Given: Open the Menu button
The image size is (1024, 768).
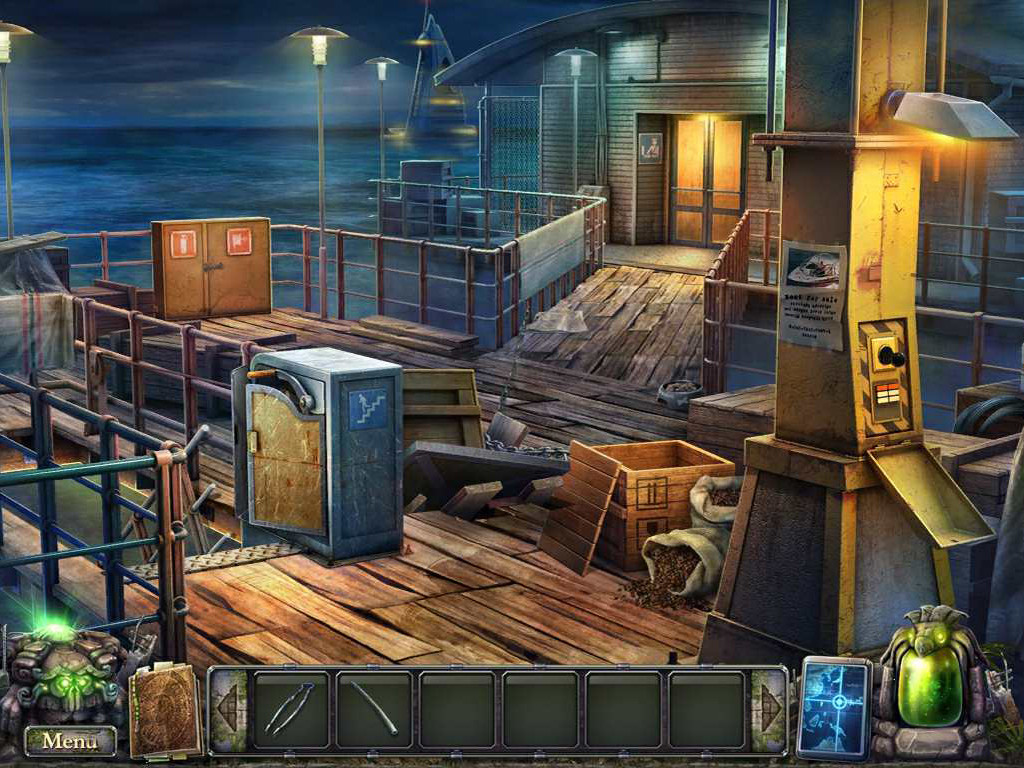Looking at the screenshot, I should [x=70, y=741].
